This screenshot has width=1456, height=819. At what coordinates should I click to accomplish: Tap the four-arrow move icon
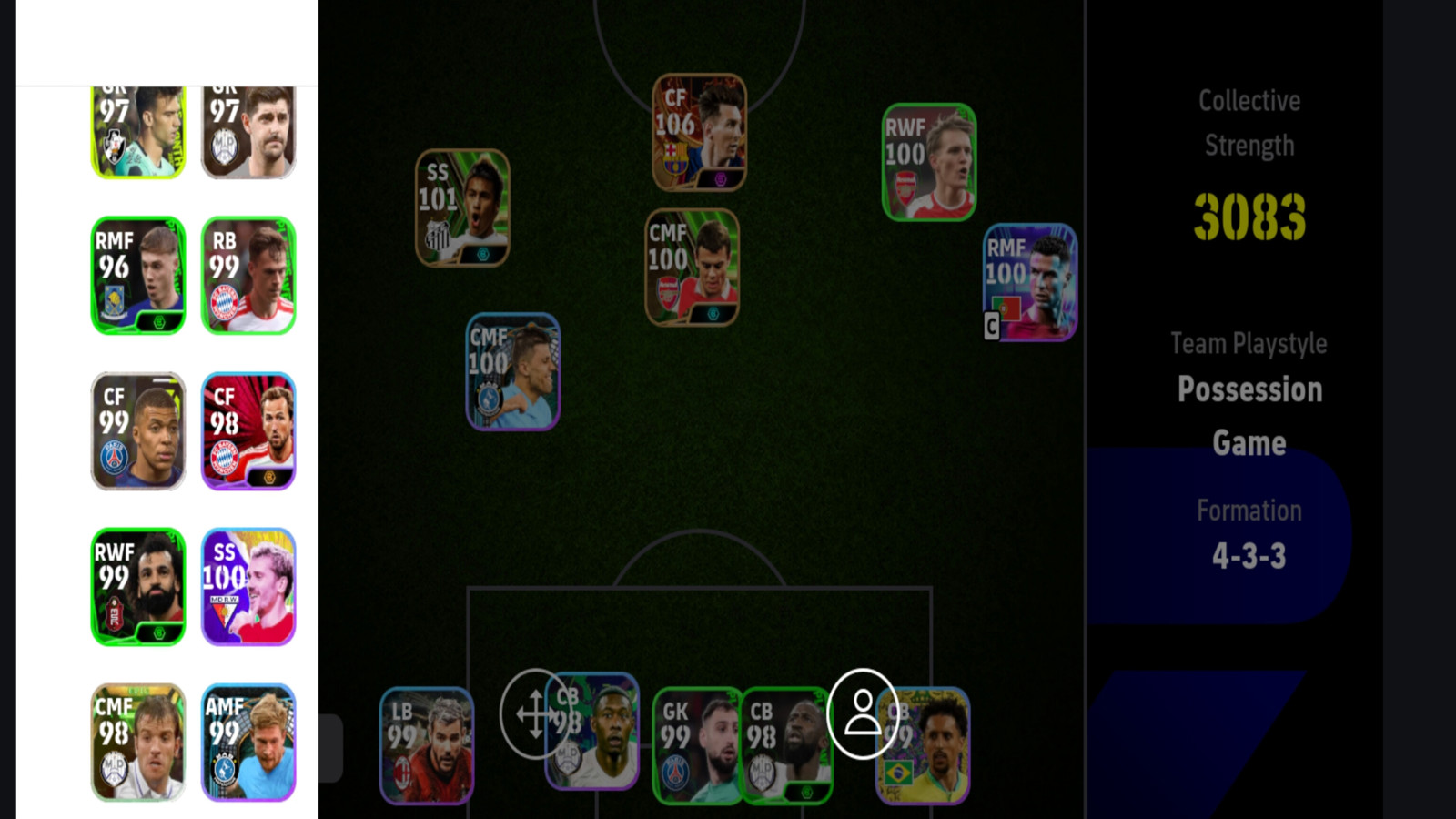pos(535,714)
